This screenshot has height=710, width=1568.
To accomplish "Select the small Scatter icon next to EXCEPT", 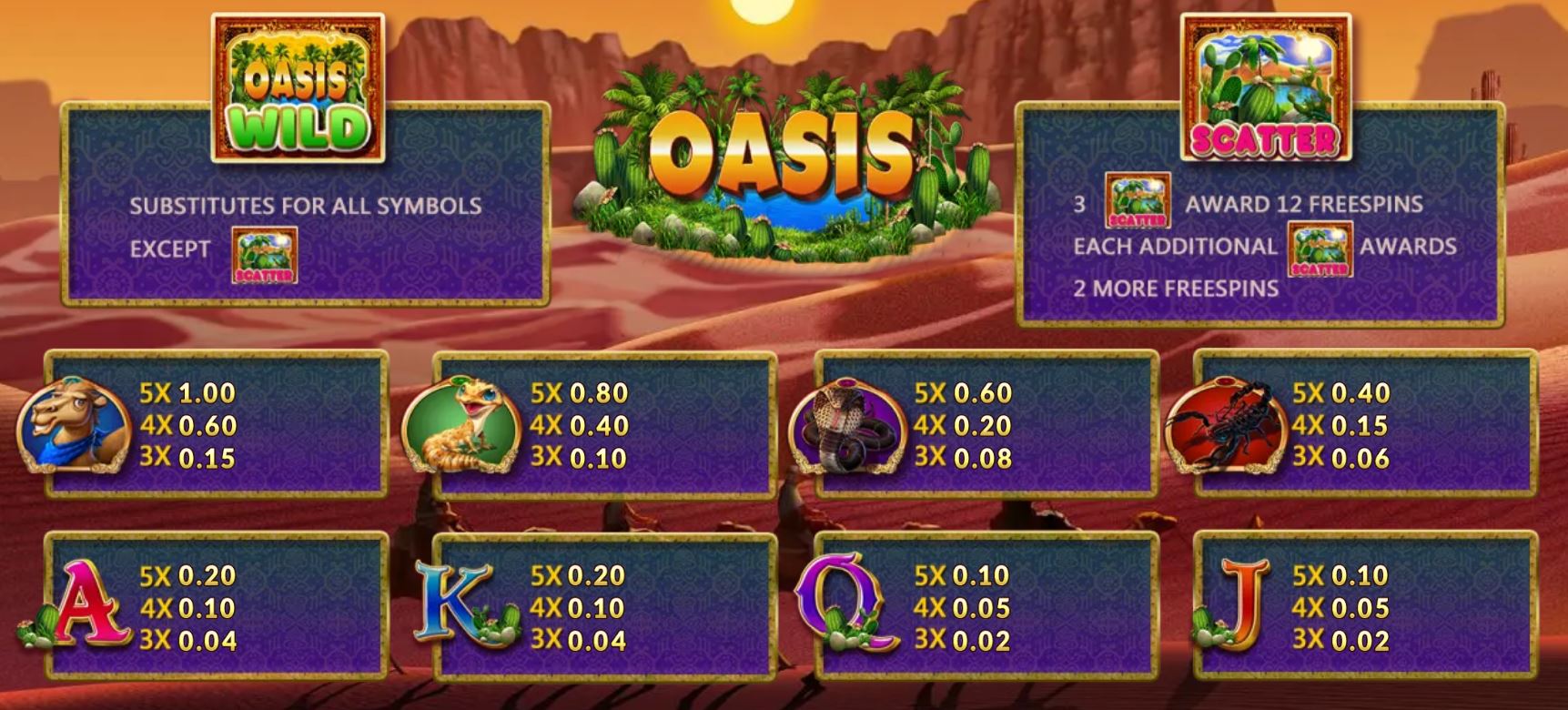I will pyautogui.click(x=262, y=258).
